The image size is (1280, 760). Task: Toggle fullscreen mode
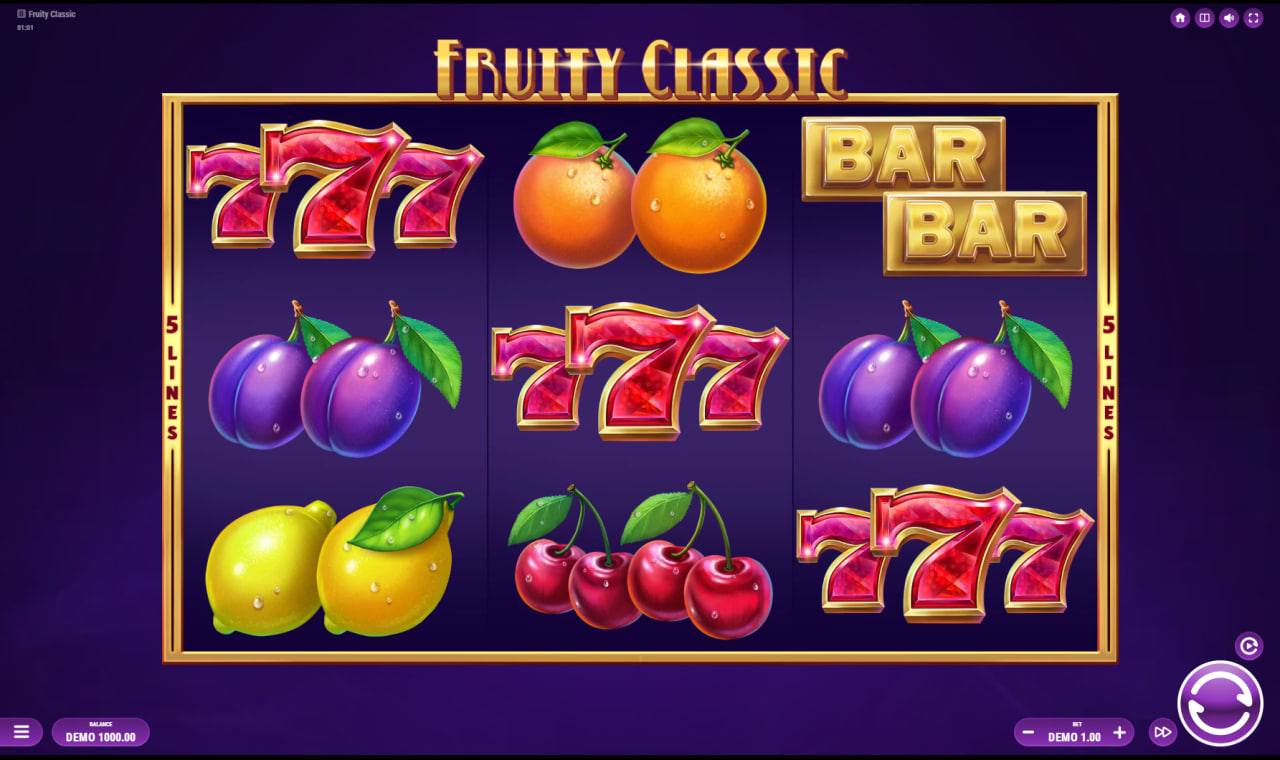(x=1252, y=17)
